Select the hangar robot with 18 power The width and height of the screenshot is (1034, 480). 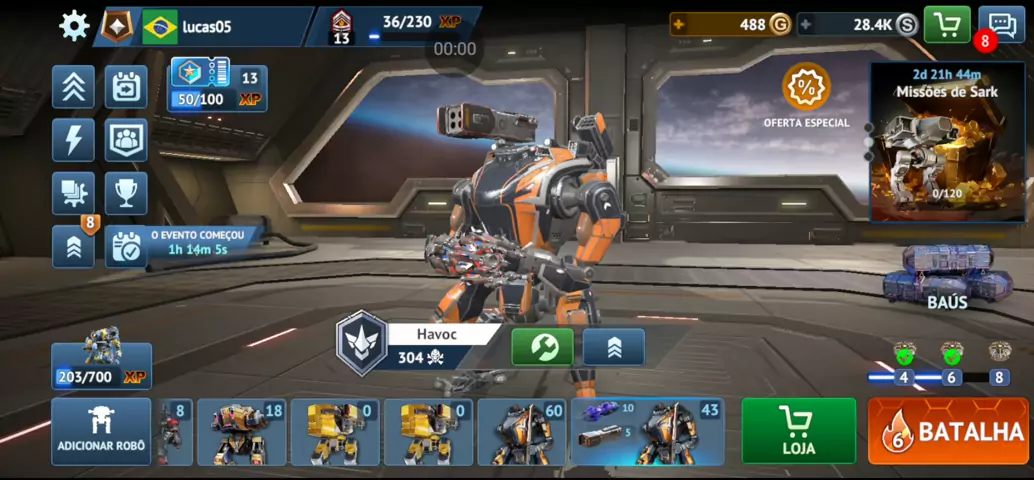pos(241,432)
